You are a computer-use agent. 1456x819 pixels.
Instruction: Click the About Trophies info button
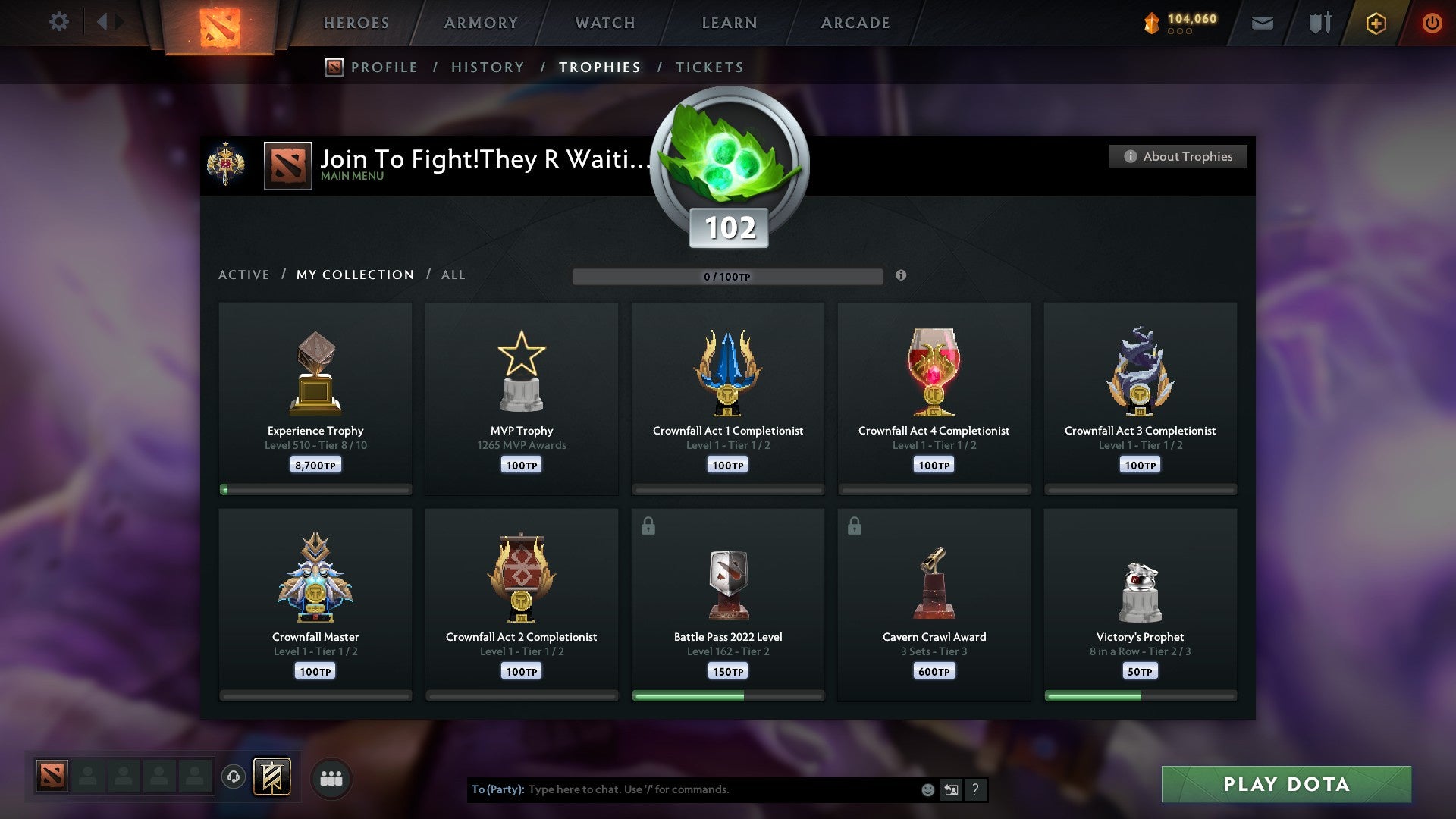coord(1178,156)
